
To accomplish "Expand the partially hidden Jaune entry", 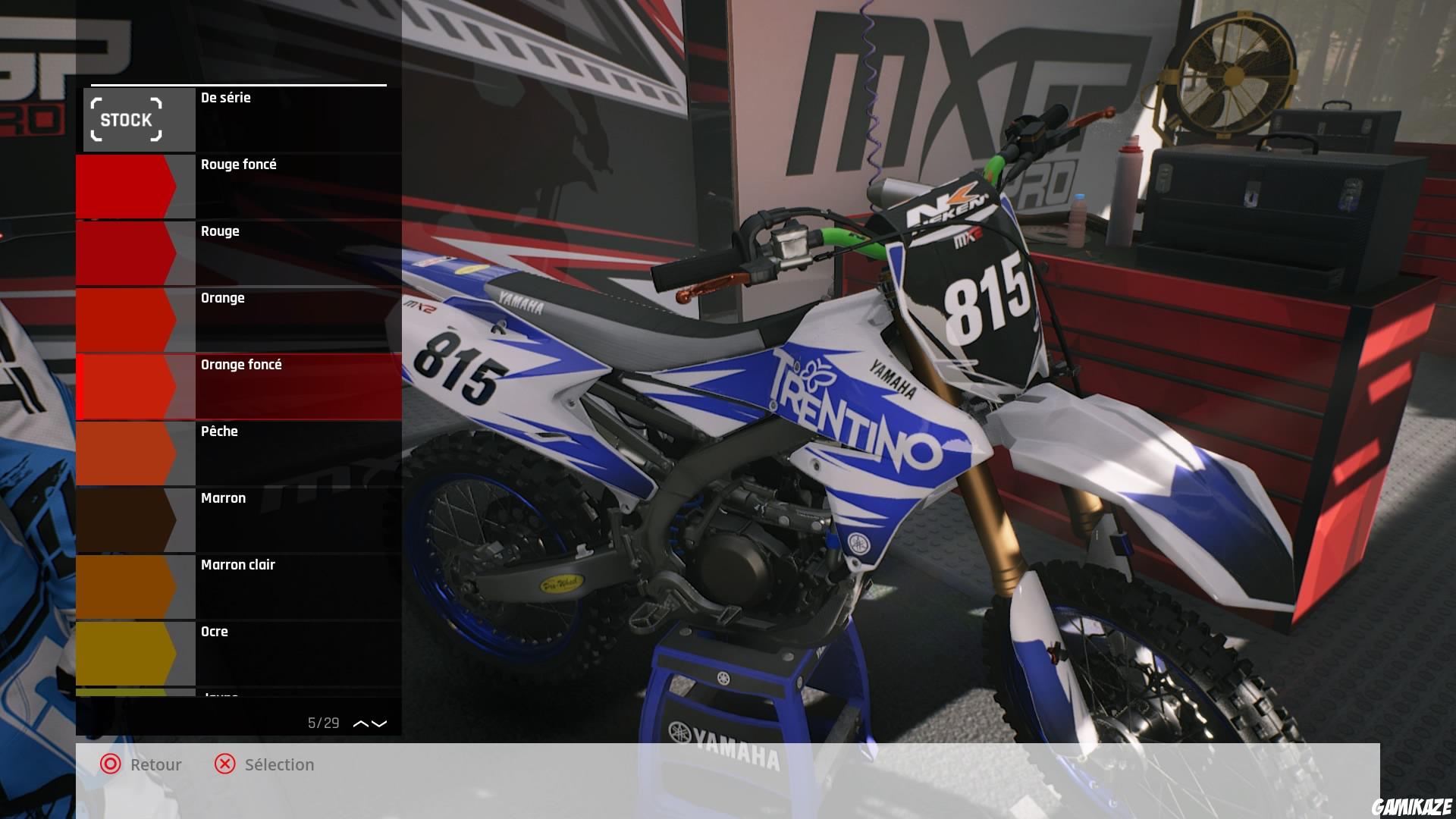I will 220,694.
